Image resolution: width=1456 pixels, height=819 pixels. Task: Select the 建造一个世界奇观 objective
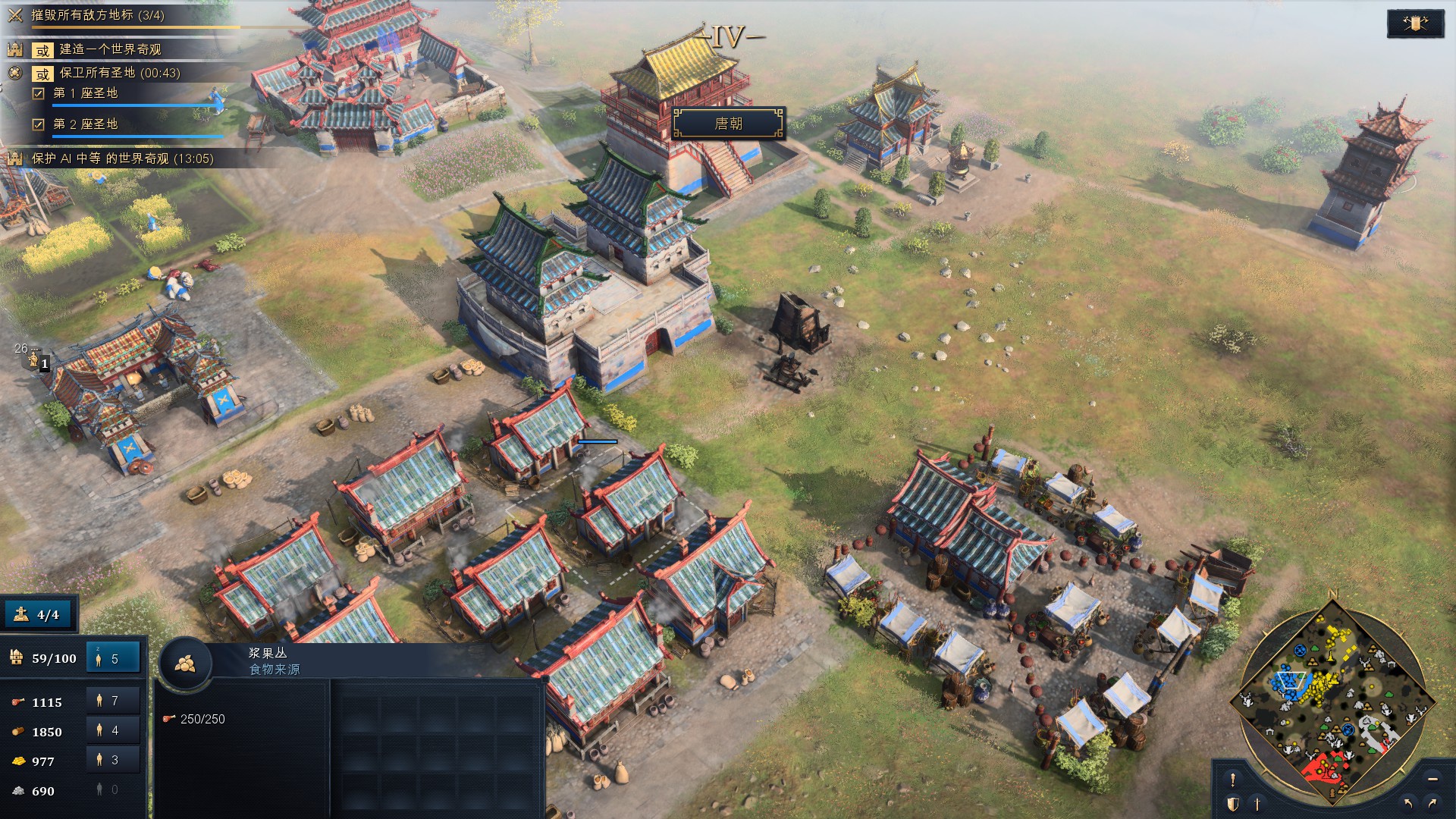click(x=110, y=49)
